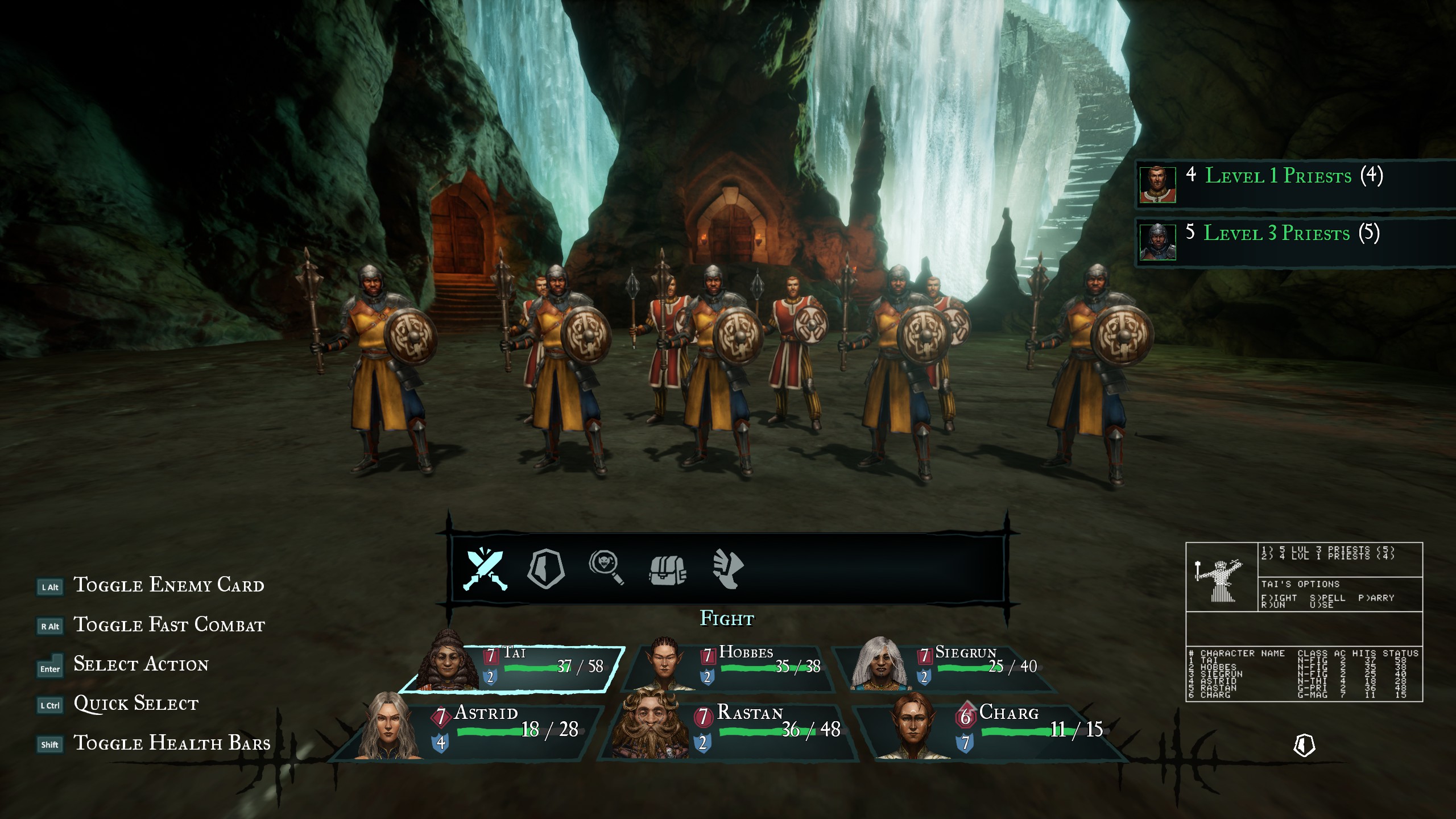Click the small white shield icon

[x=1304, y=745]
